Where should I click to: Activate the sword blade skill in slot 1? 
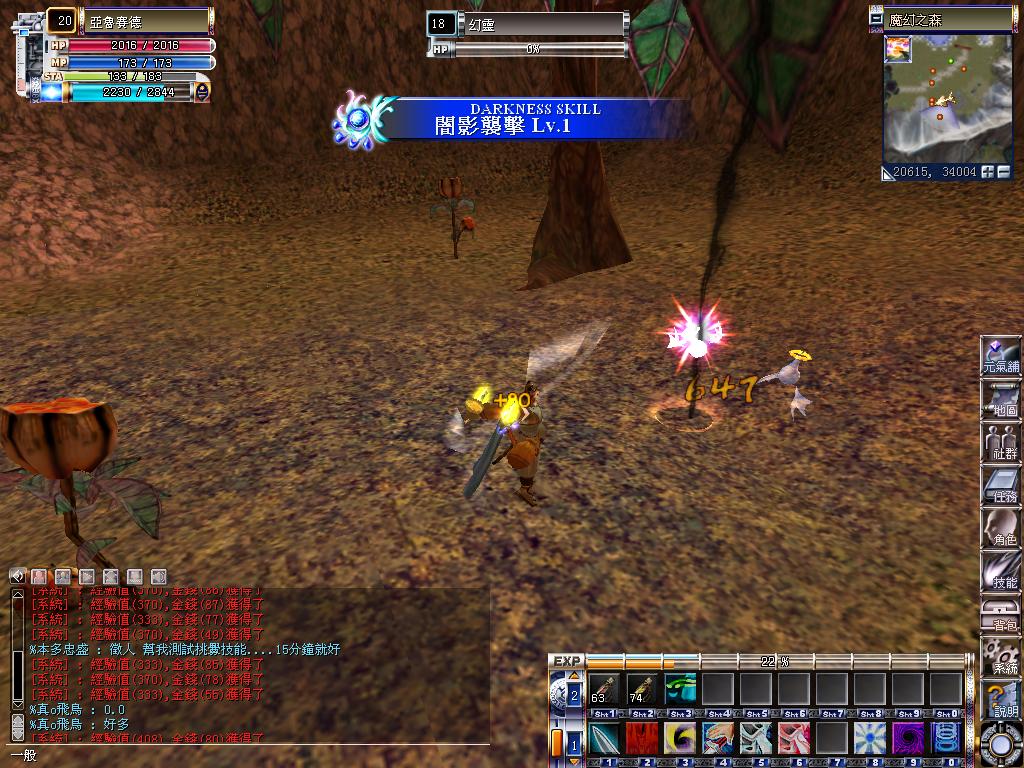(603, 740)
